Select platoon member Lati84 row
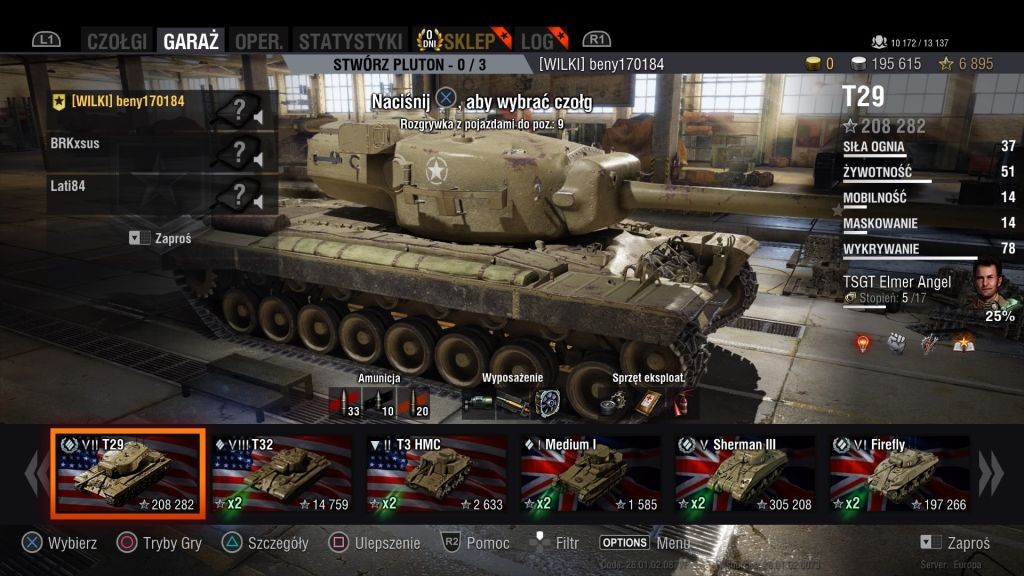Screen dimensions: 1024x576 click(150, 186)
